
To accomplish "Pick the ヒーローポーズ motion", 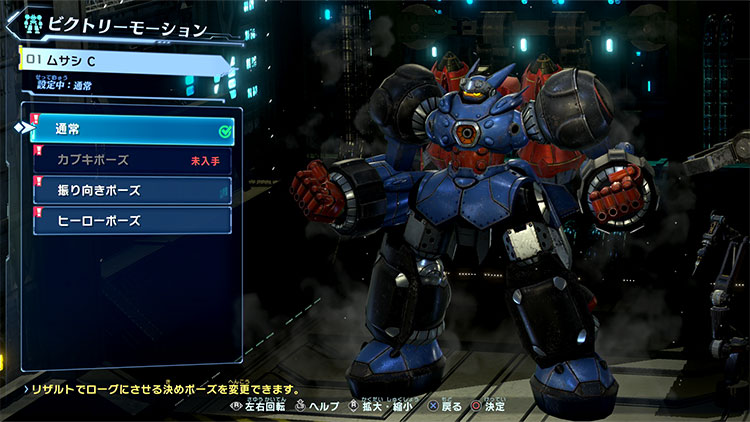I will tap(132, 220).
